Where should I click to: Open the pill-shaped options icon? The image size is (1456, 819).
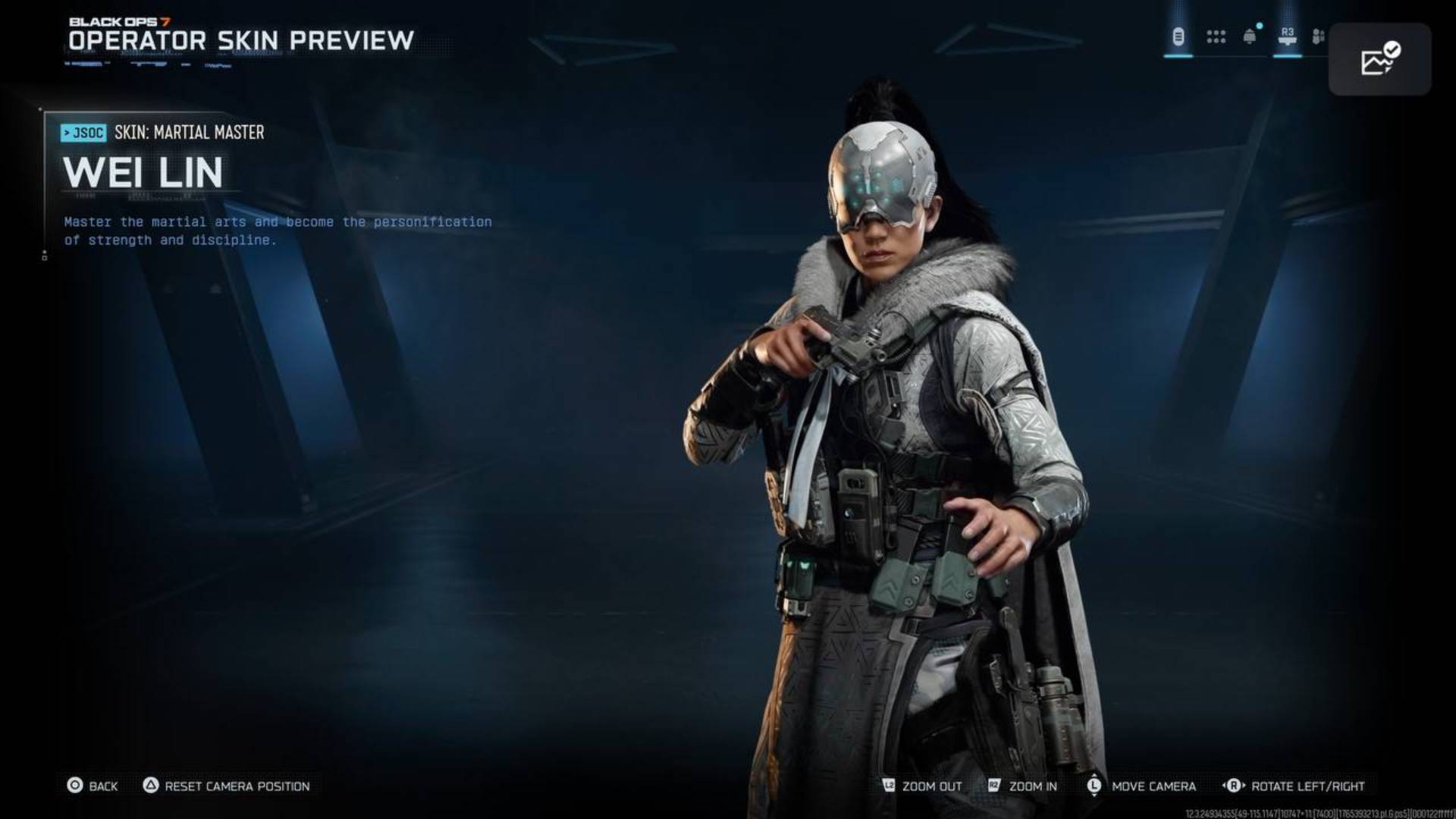point(1178,36)
